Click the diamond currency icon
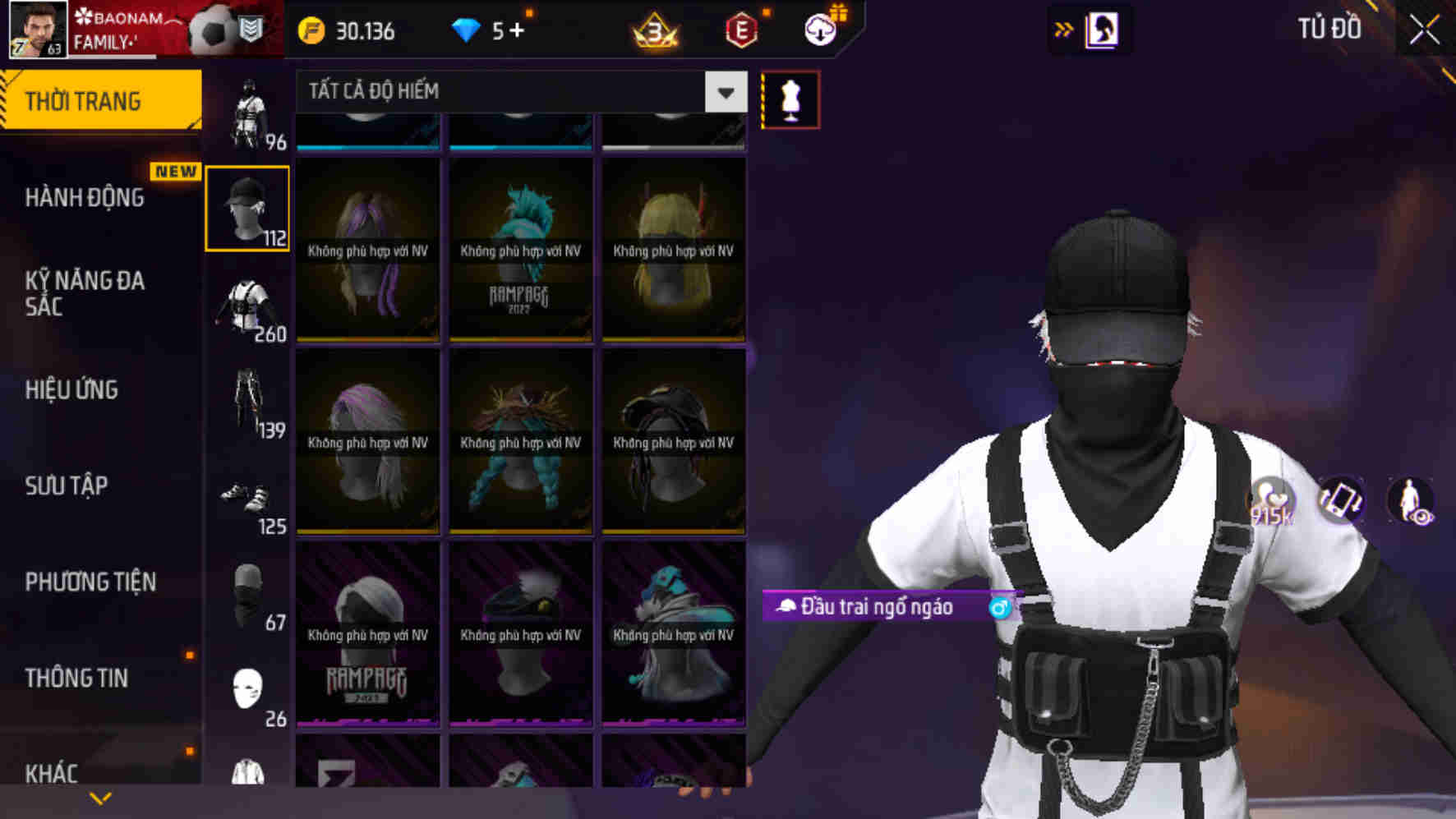 [x=468, y=31]
